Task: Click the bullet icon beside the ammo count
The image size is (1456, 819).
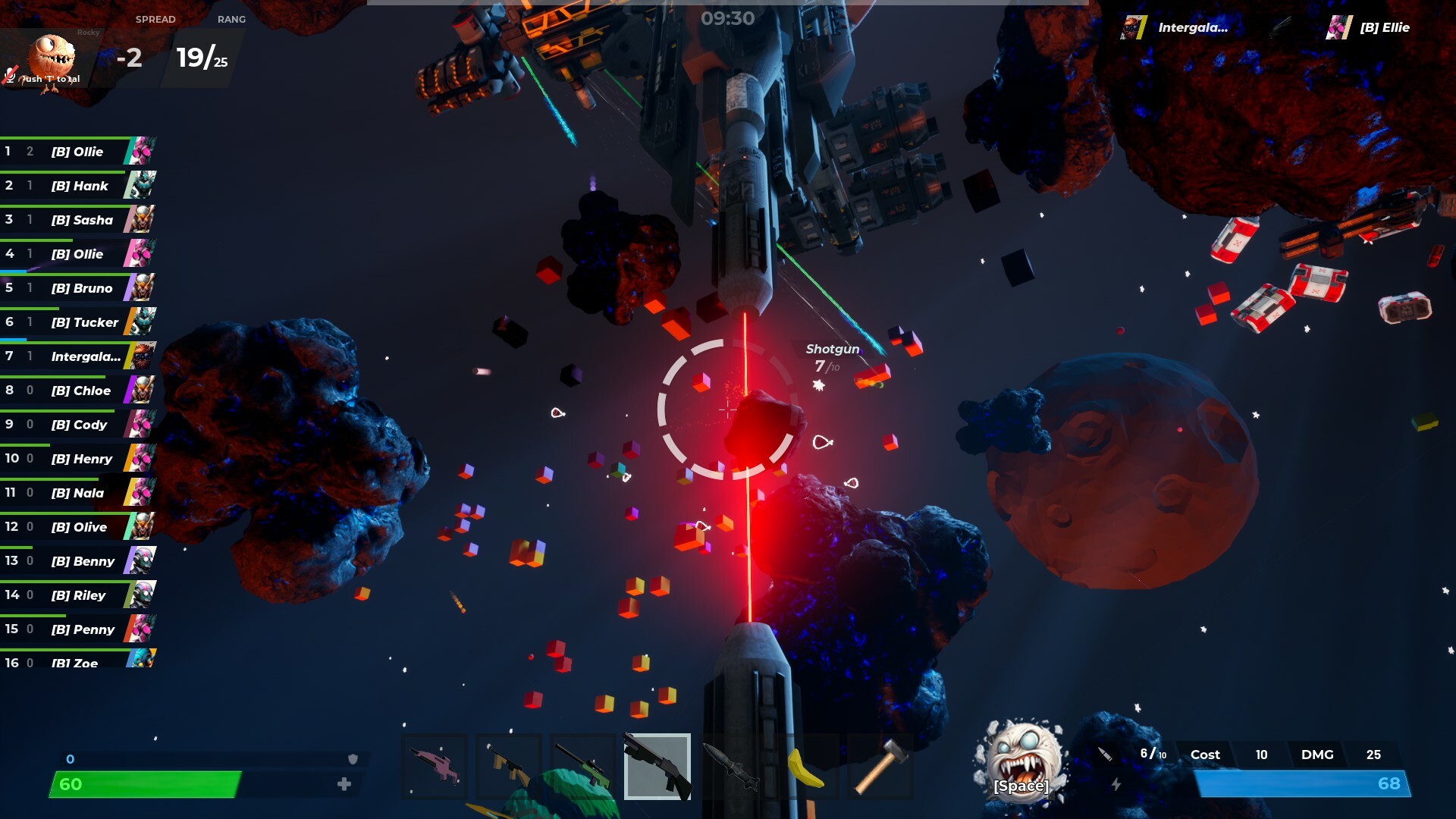Action: [x=1103, y=754]
